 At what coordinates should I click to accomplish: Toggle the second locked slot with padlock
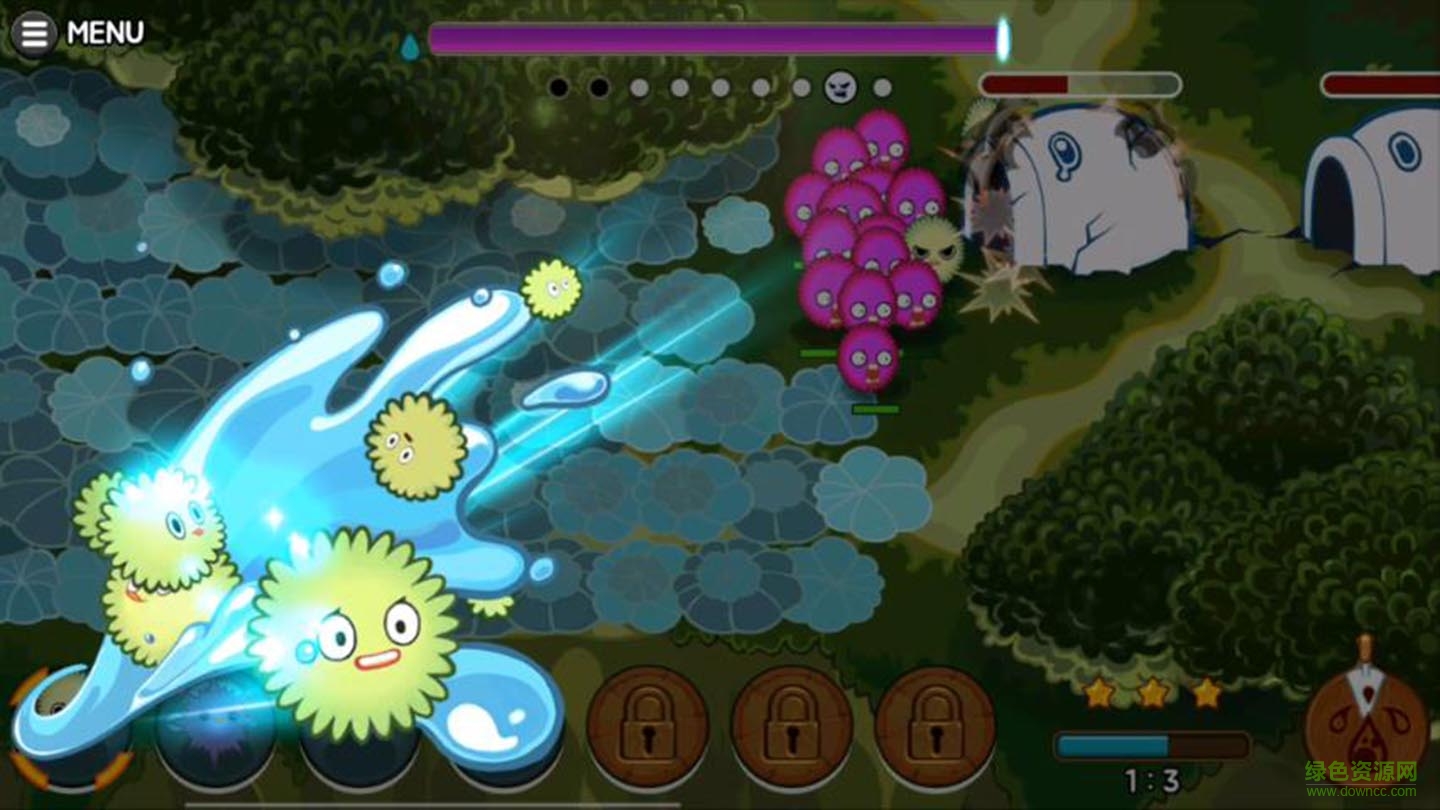click(790, 727)
